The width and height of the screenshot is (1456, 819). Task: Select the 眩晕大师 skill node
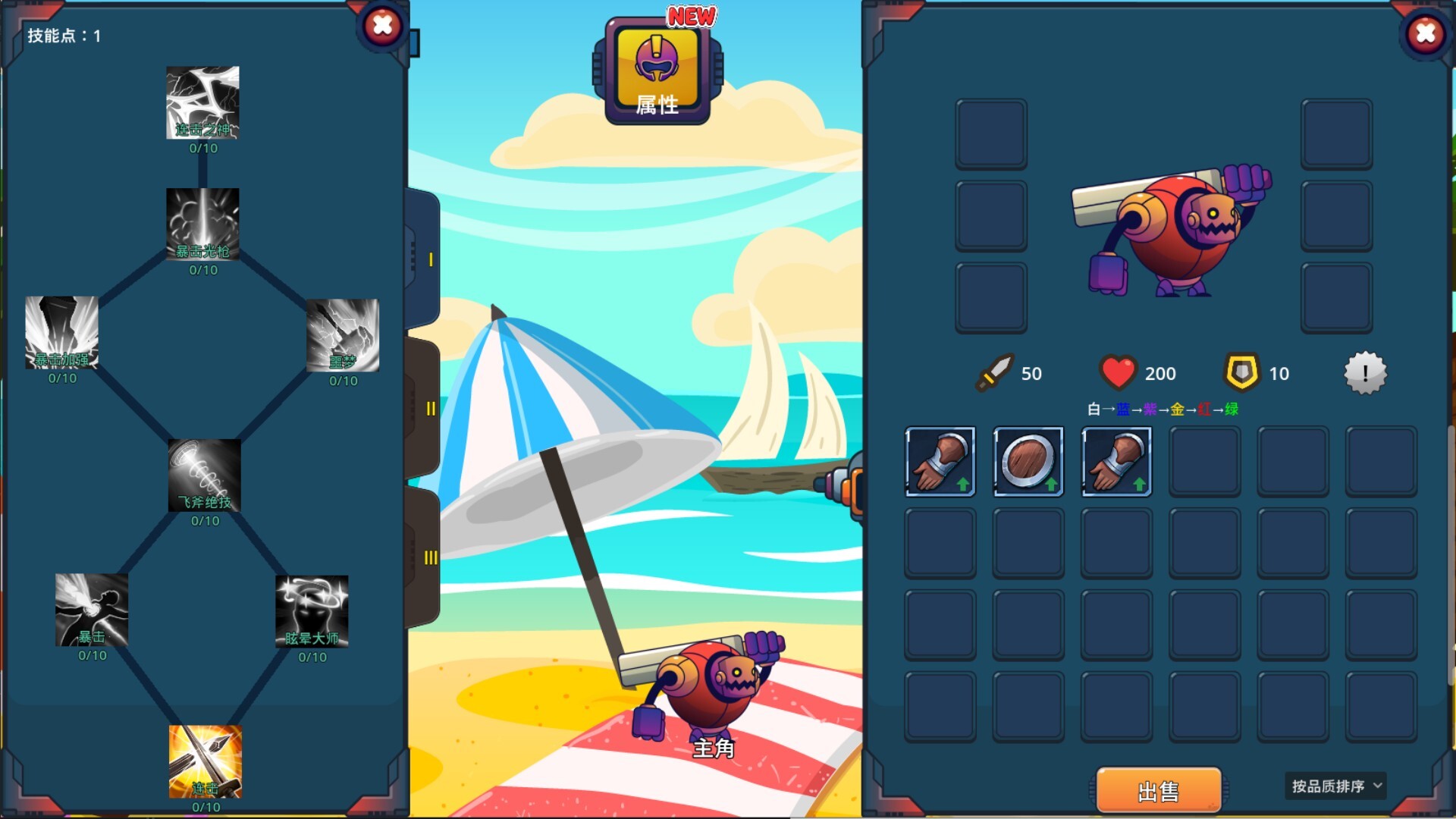(x=312, y=610)
